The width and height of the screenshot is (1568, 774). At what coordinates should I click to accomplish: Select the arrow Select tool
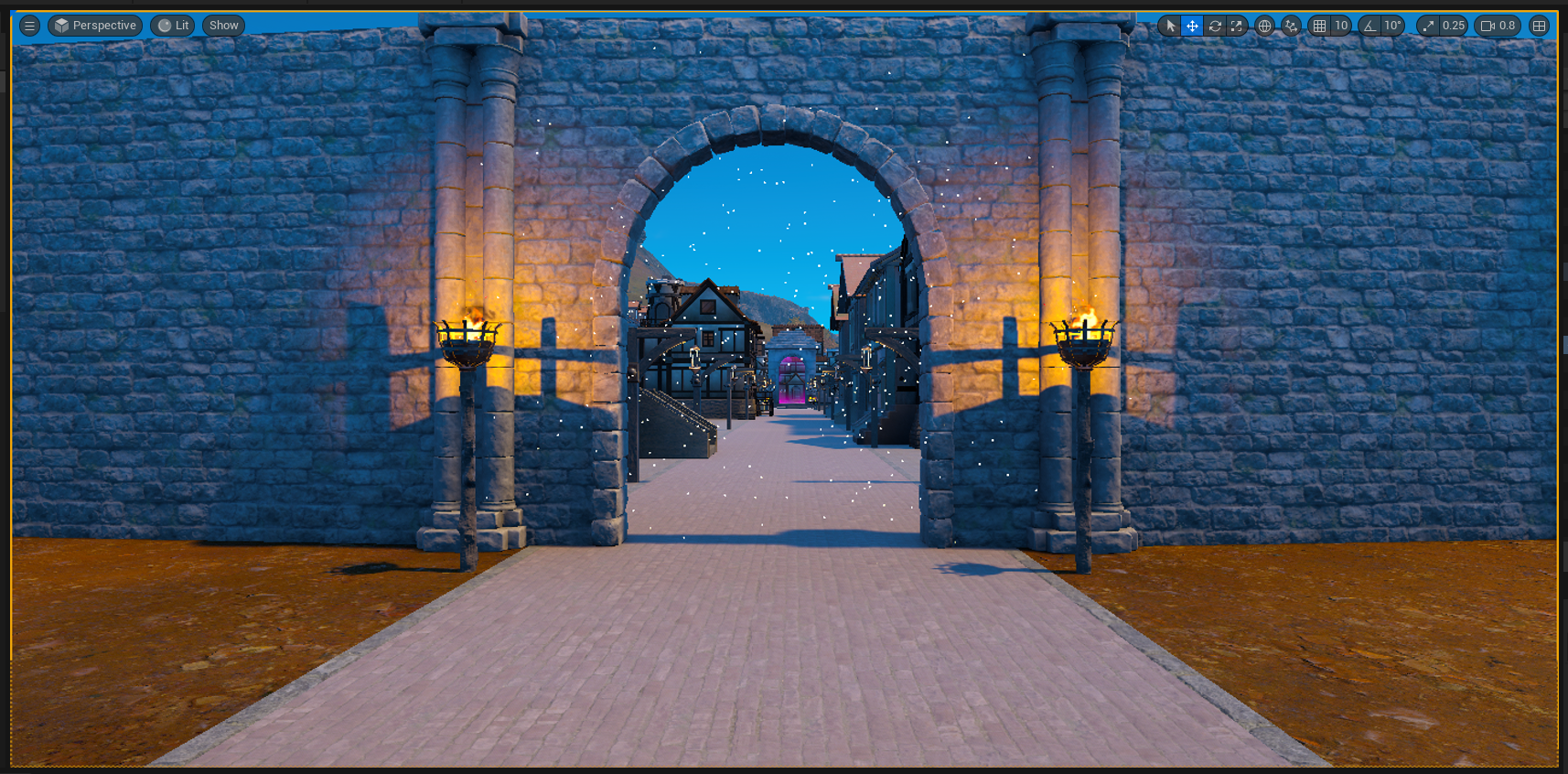pyautogui.click(x=1171, y=26)
